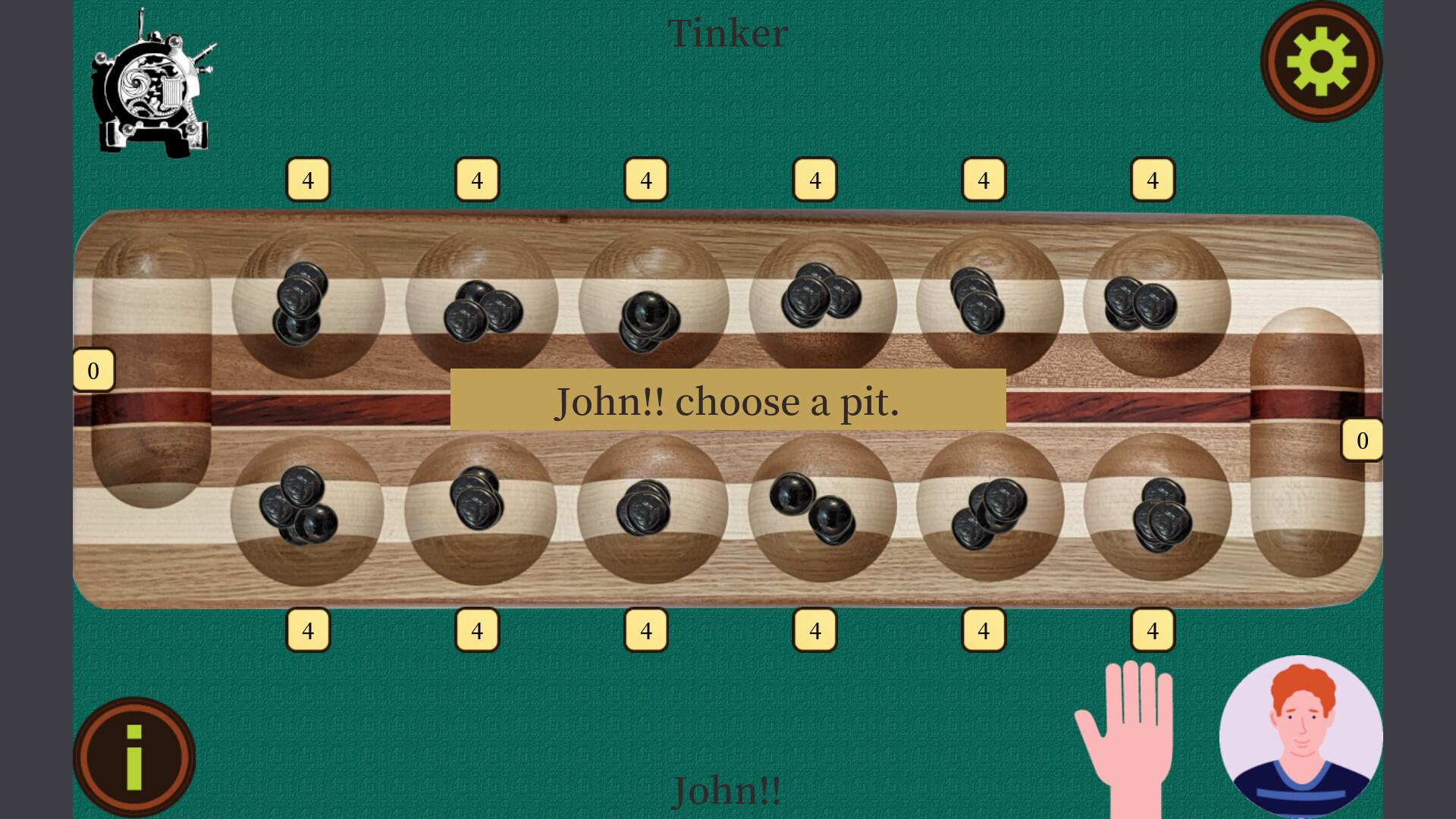Click the last yellow 4 counter below the board
This screenshot has height=819, width=1456.
pos(1151,629)
